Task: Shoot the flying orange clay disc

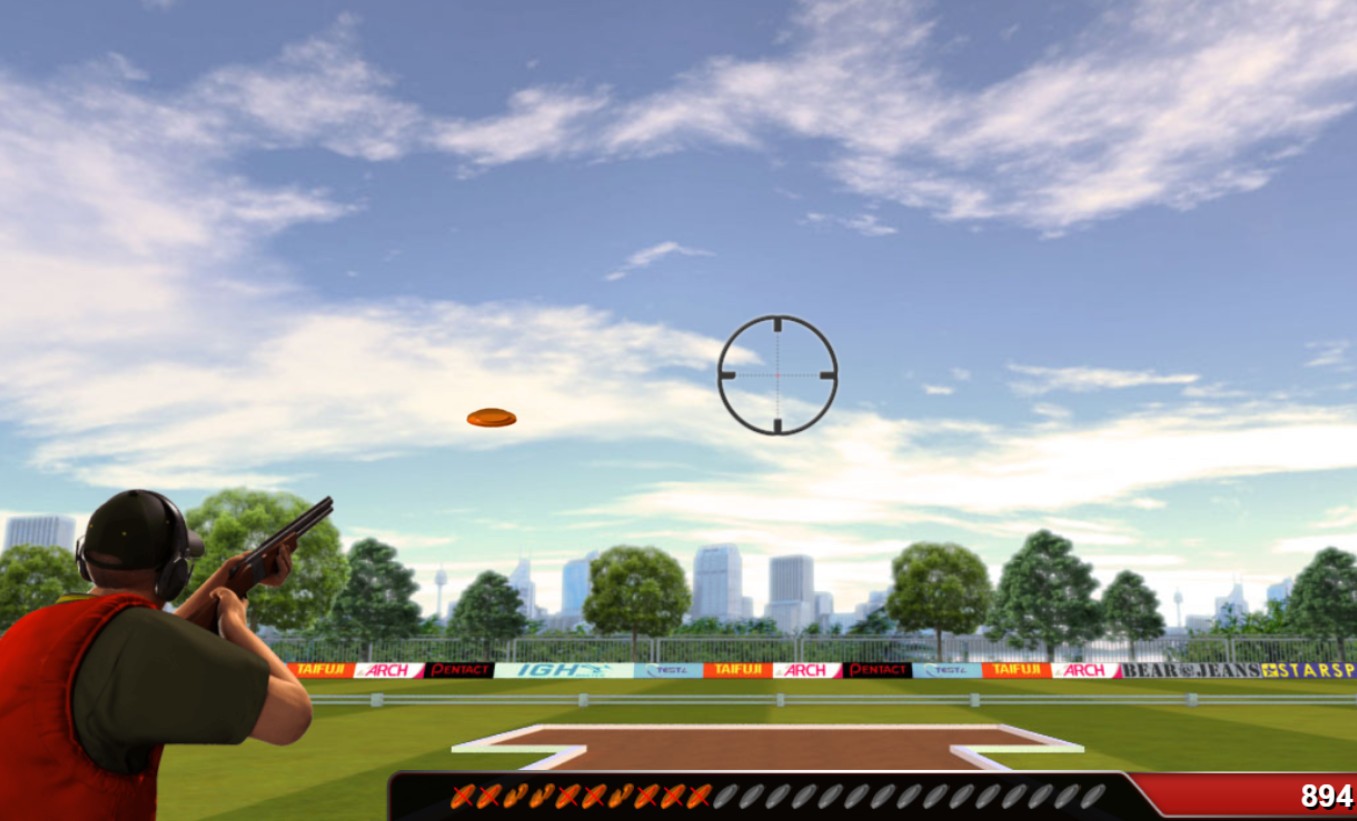Action: tap(489, 417)
